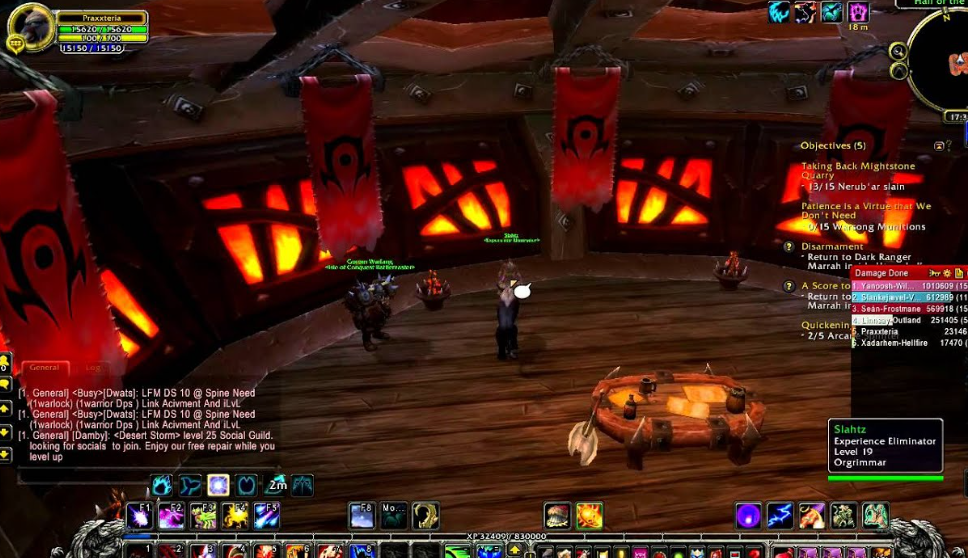
Task: Select the Taking Back Mightstone Quarry quest
Action: click(x=858, y=170)
